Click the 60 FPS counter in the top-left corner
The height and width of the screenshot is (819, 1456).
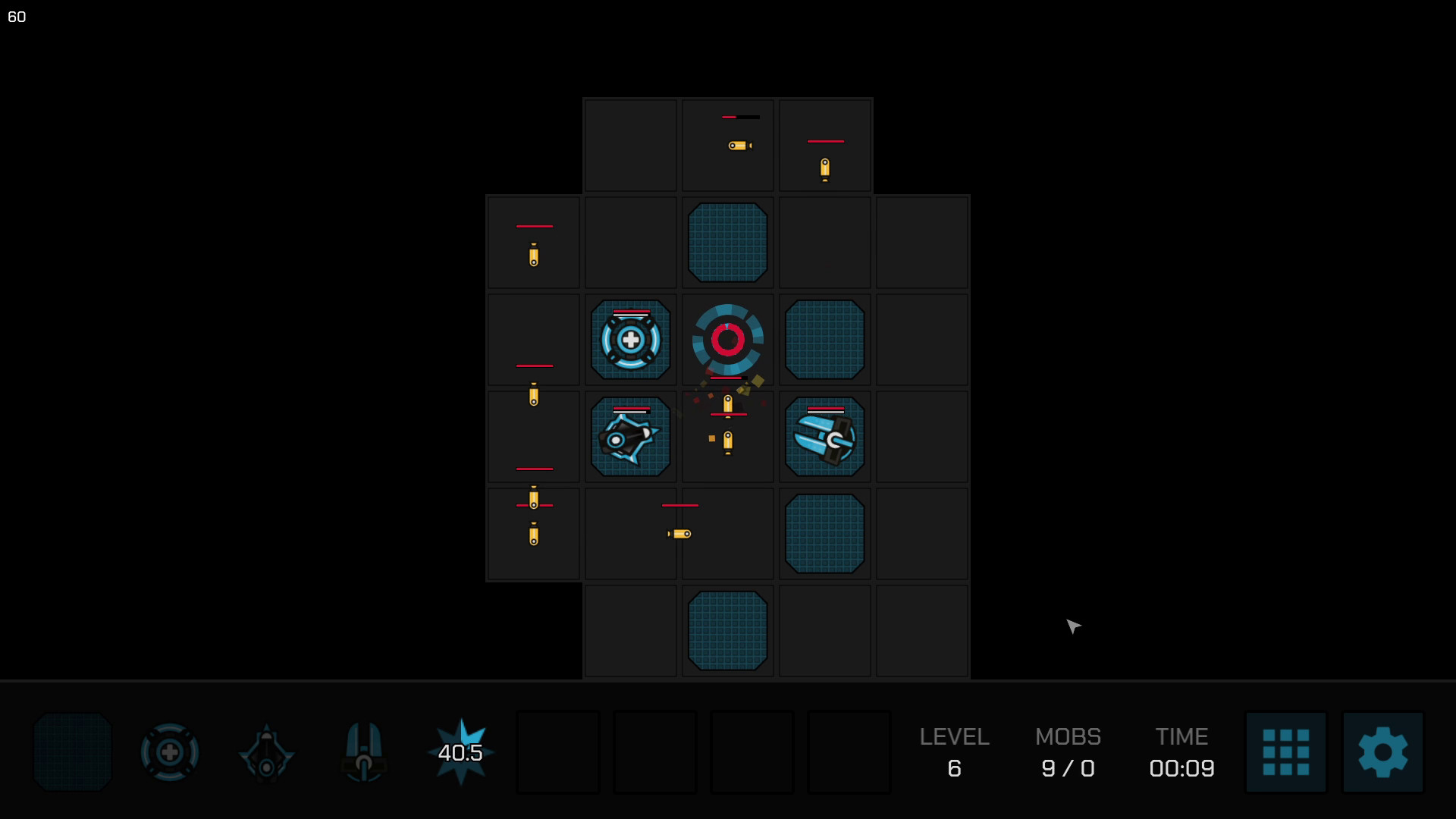17,17
